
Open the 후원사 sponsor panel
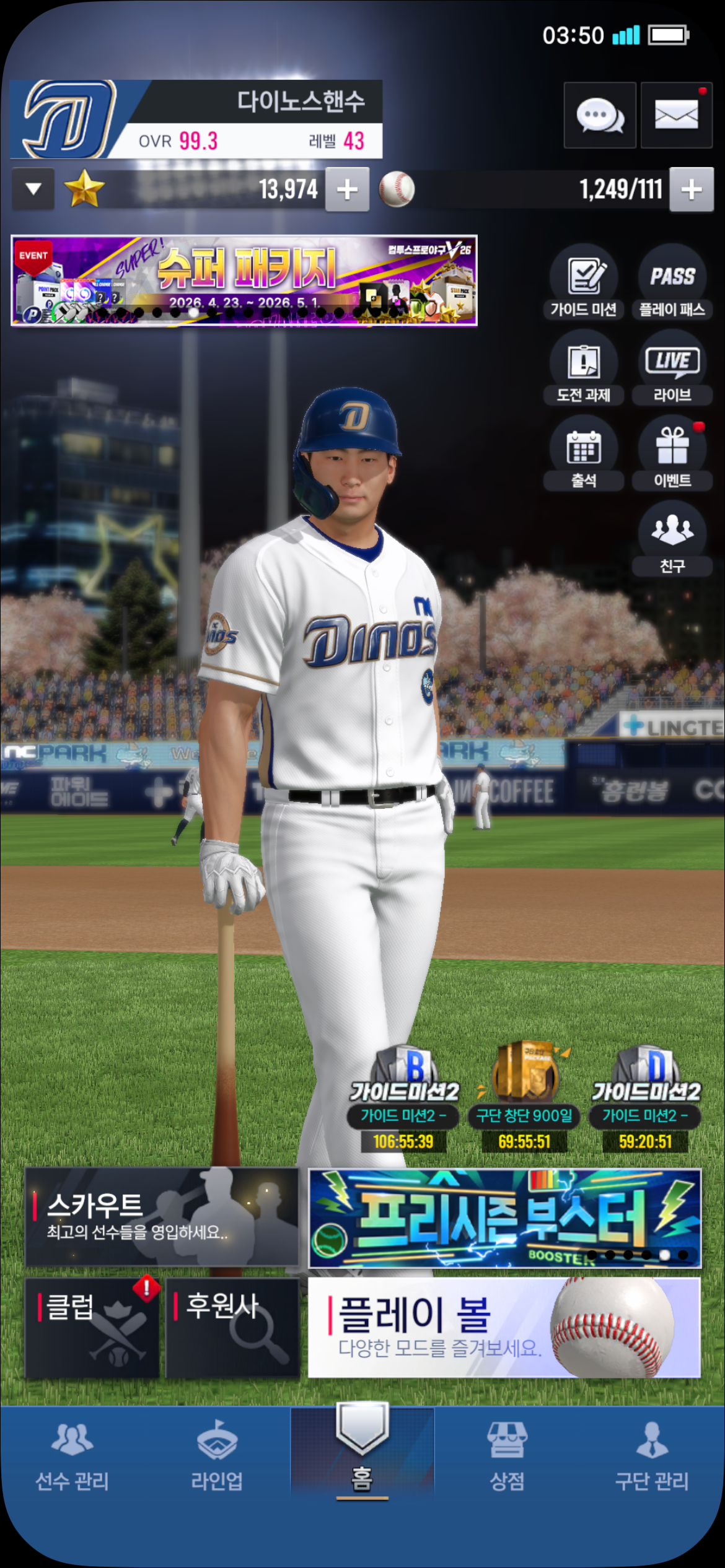pos(233,1328)
